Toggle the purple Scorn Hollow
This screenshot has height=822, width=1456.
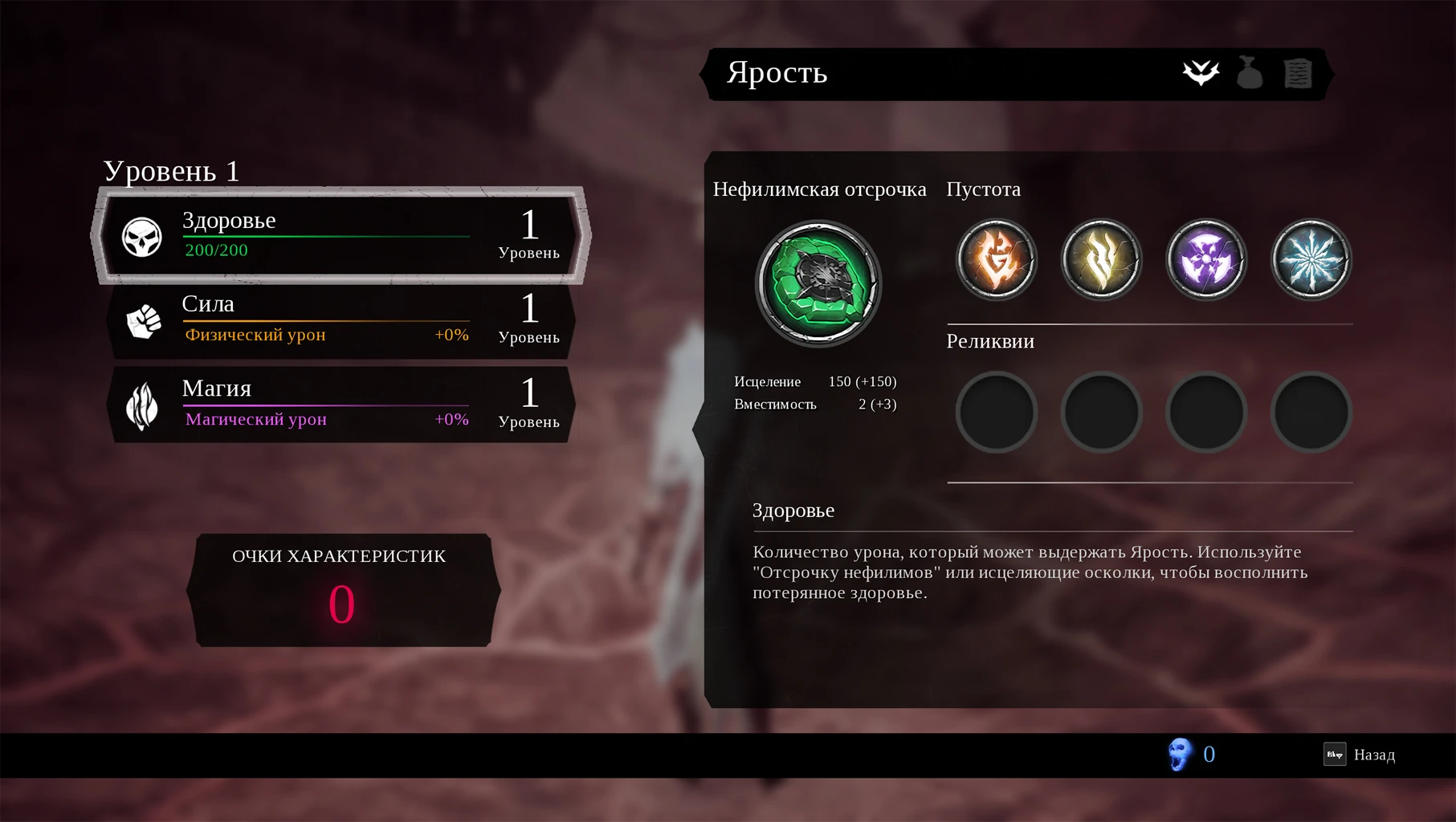1205,258
